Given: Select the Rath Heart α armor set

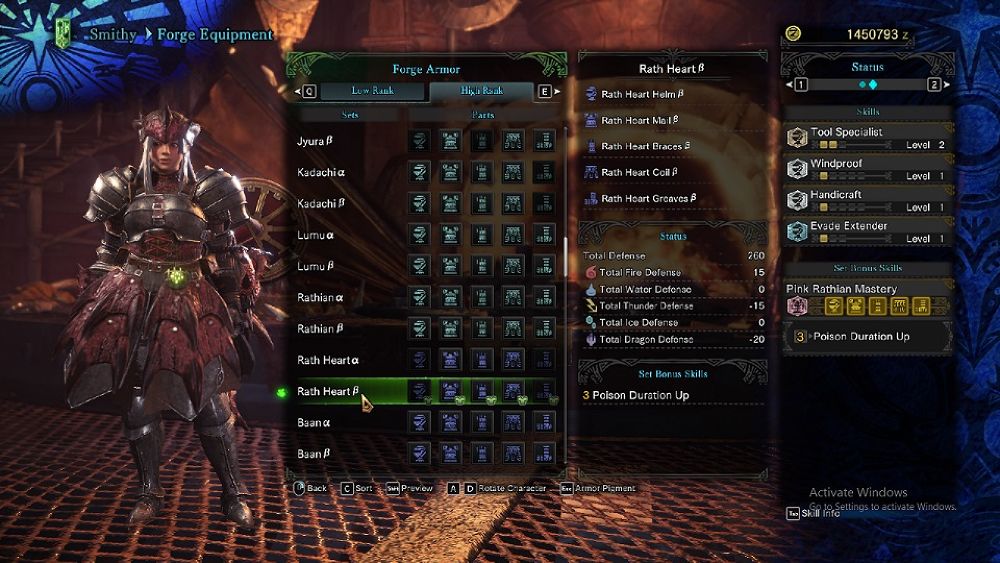Looking at the screenshot, I should coord(328,360).
